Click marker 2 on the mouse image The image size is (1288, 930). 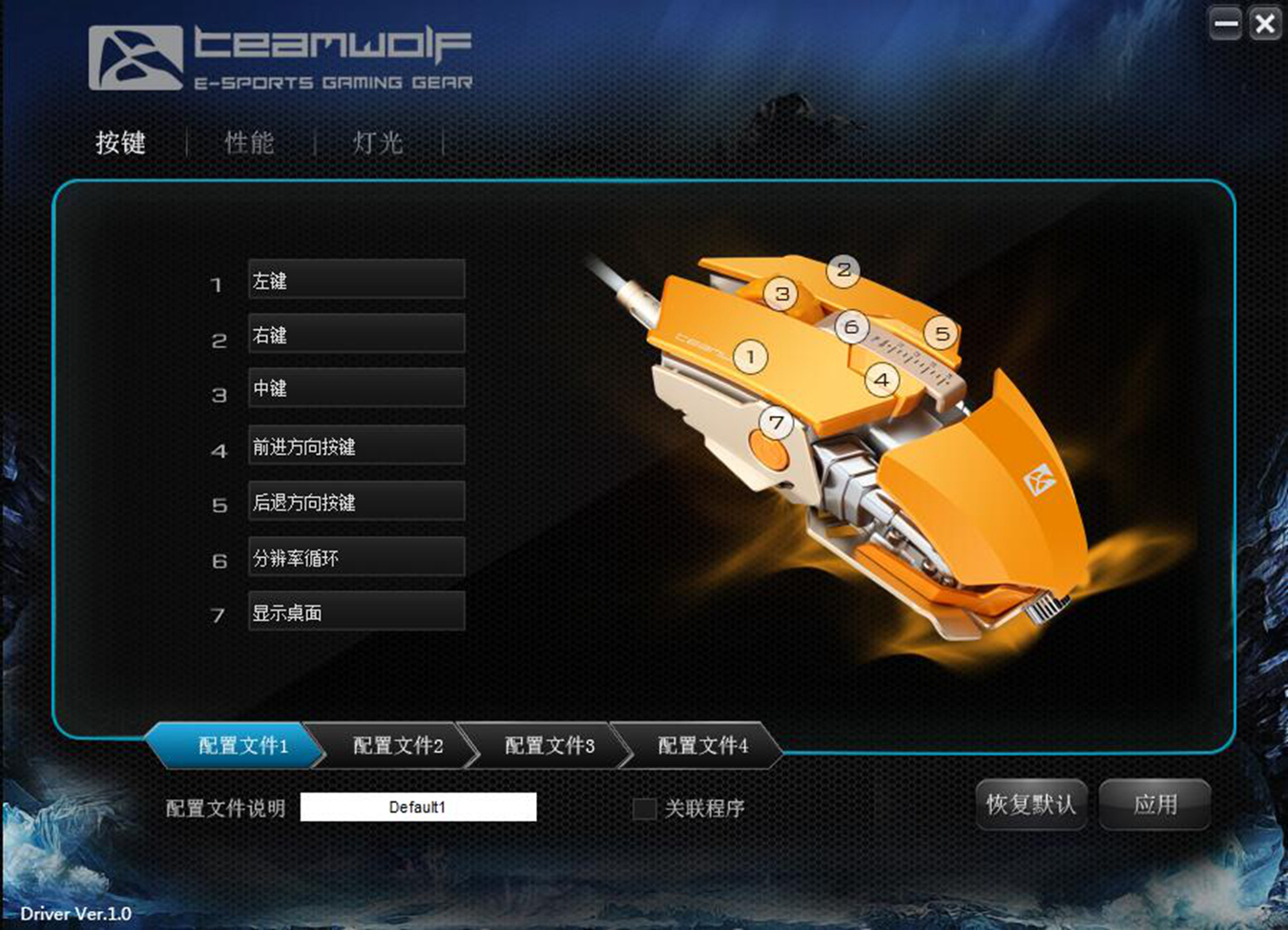[x=842, y=270]
